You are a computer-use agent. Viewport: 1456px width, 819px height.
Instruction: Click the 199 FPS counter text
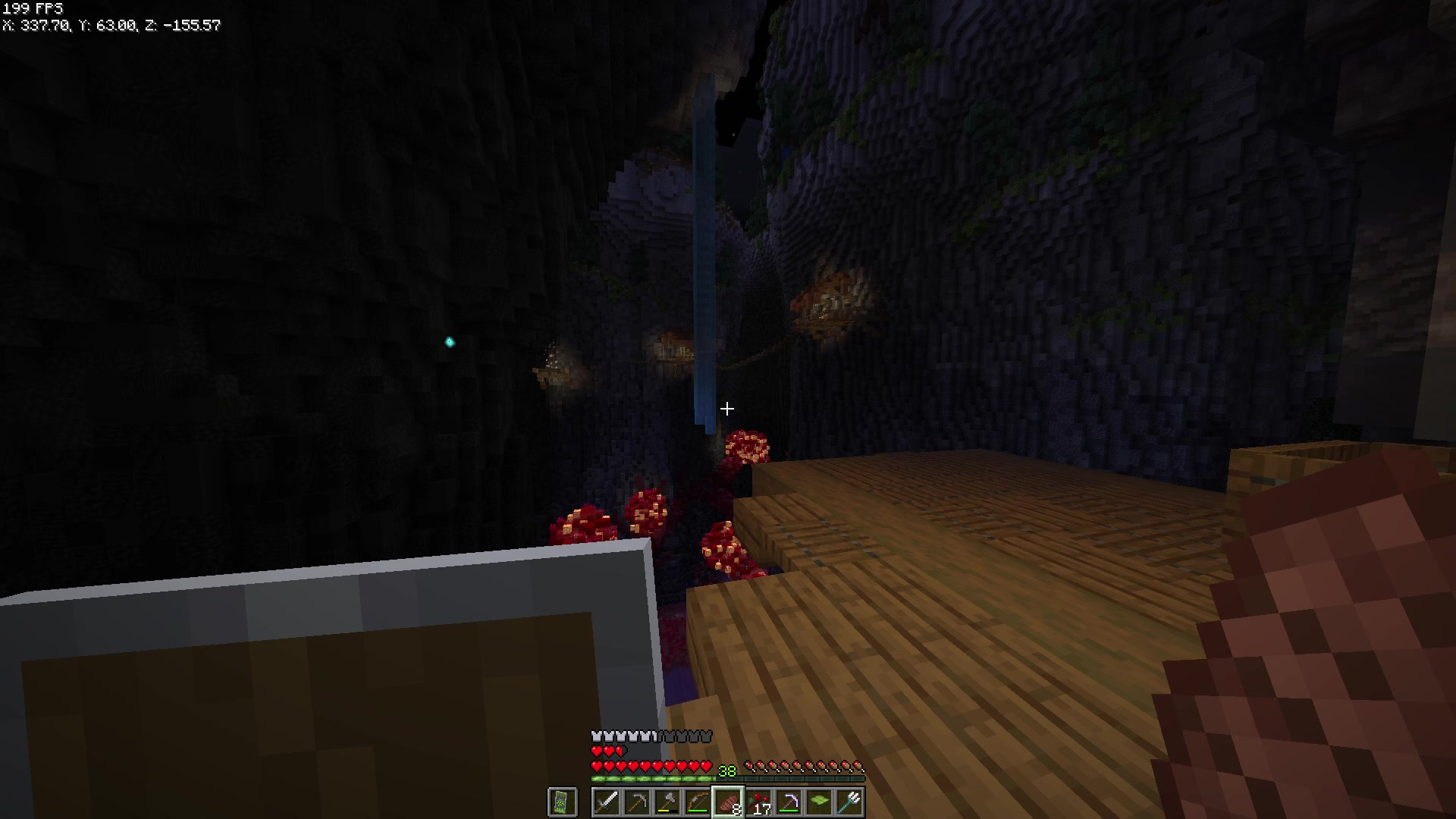32,8
